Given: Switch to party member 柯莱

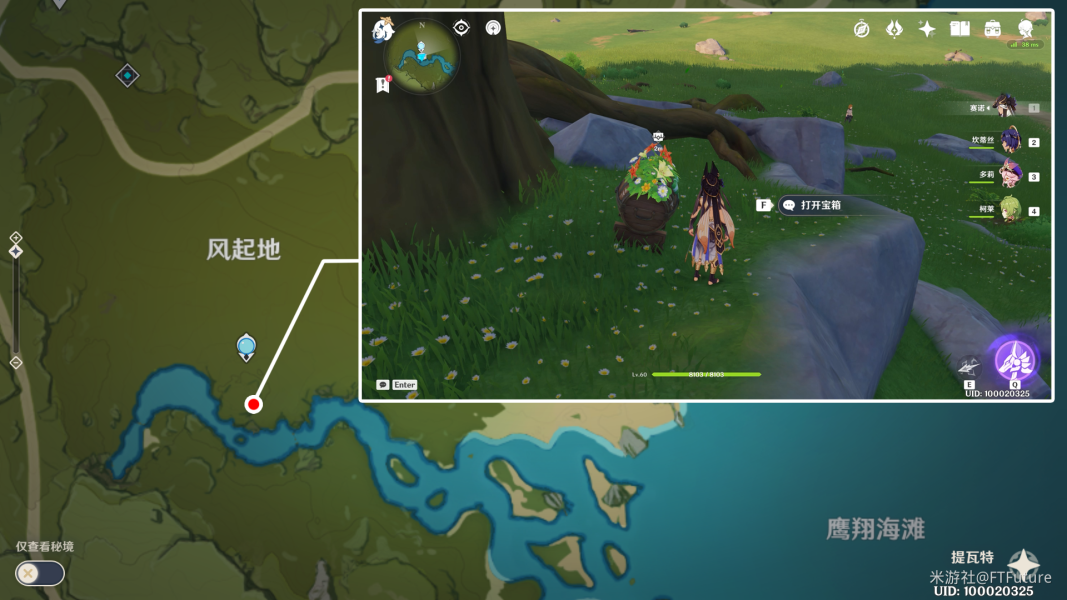Looking at the screenshot, I should (x=1009, y=210).
